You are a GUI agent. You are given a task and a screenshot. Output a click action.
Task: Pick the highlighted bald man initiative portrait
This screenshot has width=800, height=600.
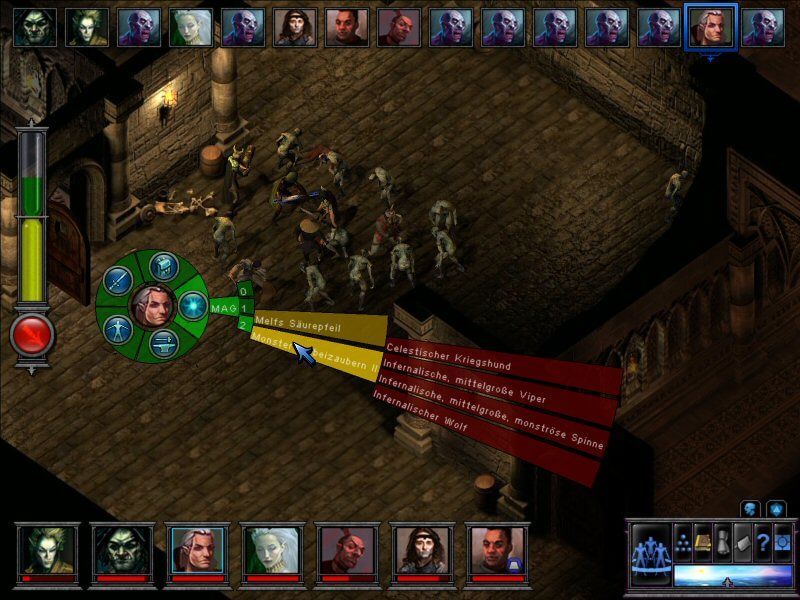(711, 27)
